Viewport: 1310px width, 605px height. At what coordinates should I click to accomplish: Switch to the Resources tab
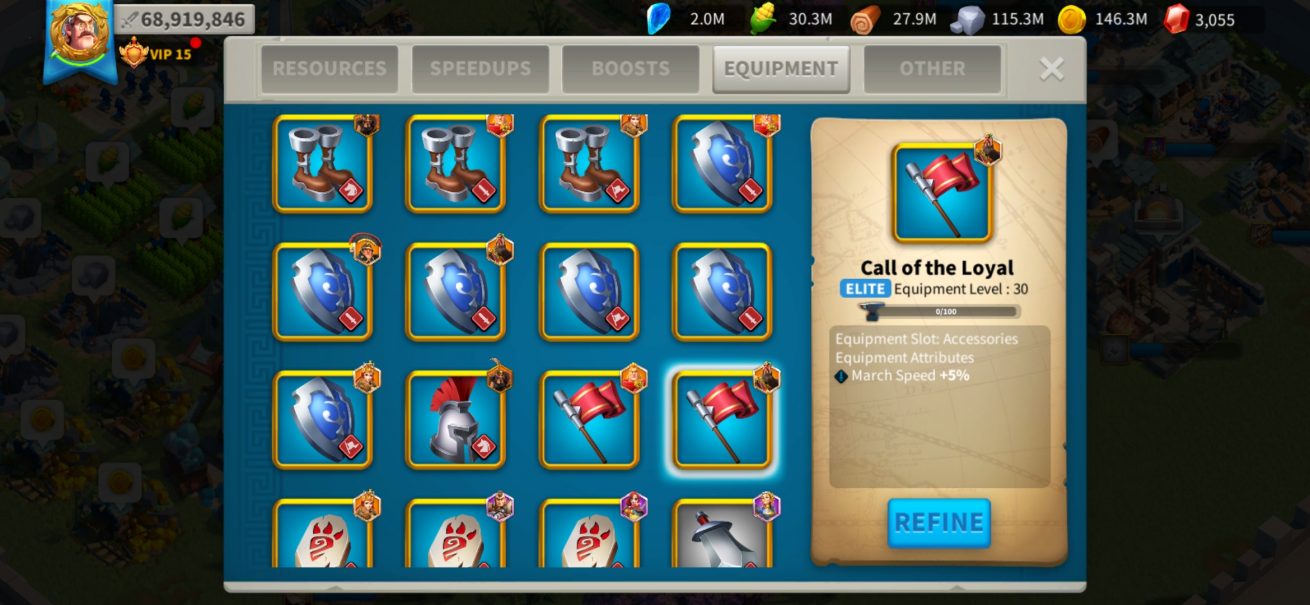coord(329,69)
